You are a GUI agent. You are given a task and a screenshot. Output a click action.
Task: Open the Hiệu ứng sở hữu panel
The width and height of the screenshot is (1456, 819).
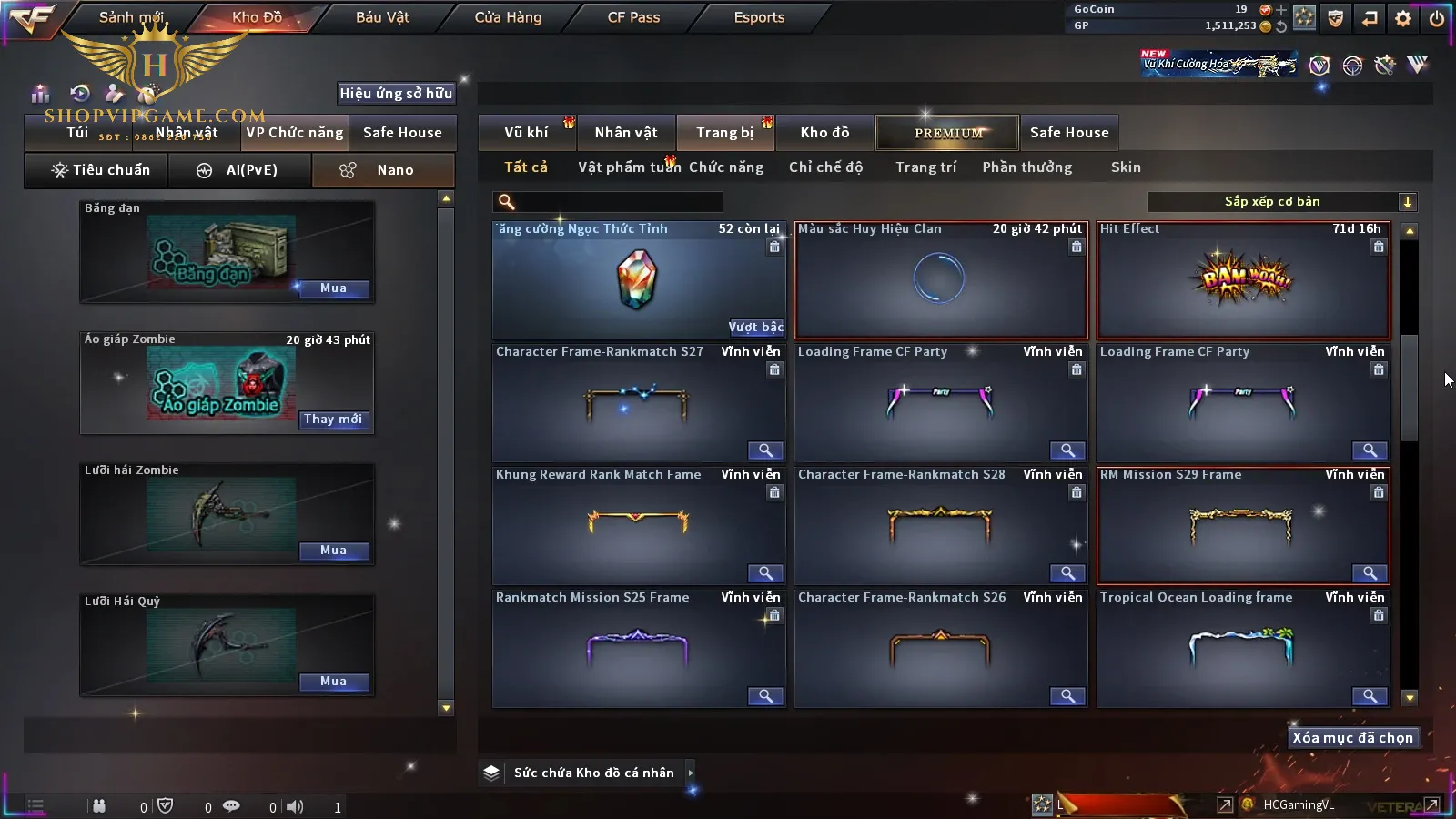coord(396,93)
